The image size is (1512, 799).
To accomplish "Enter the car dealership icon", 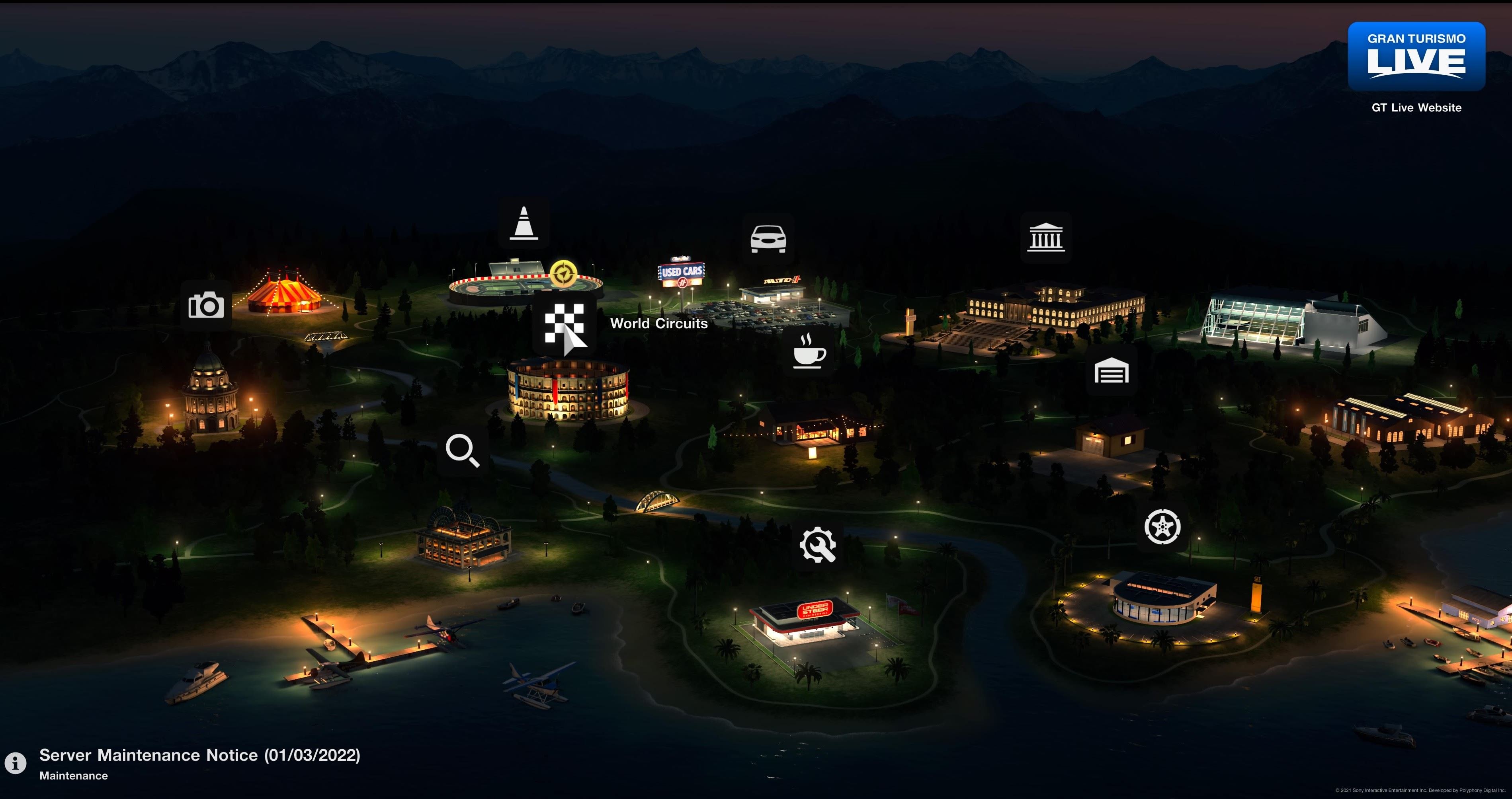I will click(768, 239).
